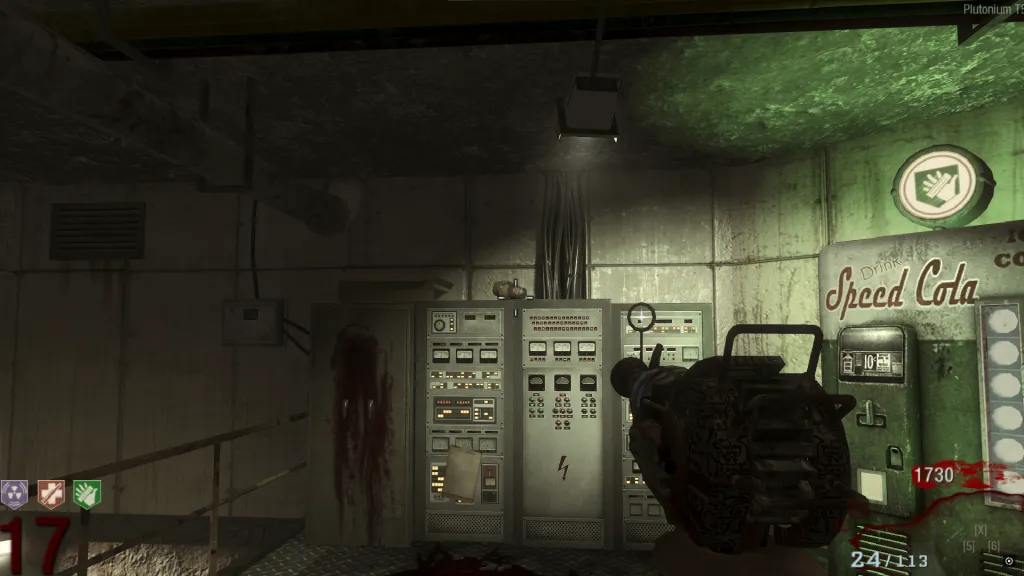Select the purple PhD Flopper perk icon
The width and height of the screenshot is (1024, 576).
[14, 493]
